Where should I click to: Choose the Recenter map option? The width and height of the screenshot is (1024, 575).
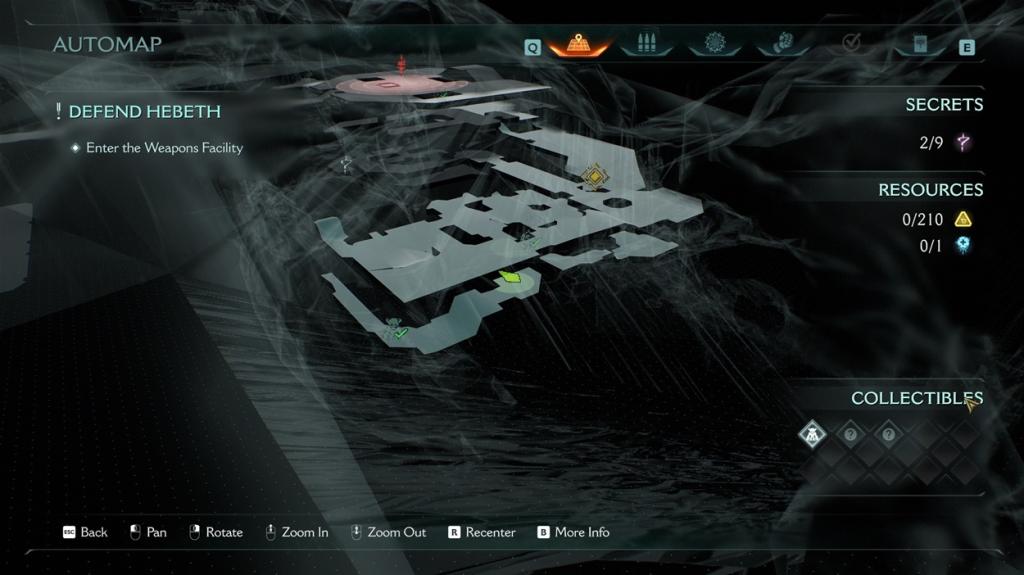(482, 532)
